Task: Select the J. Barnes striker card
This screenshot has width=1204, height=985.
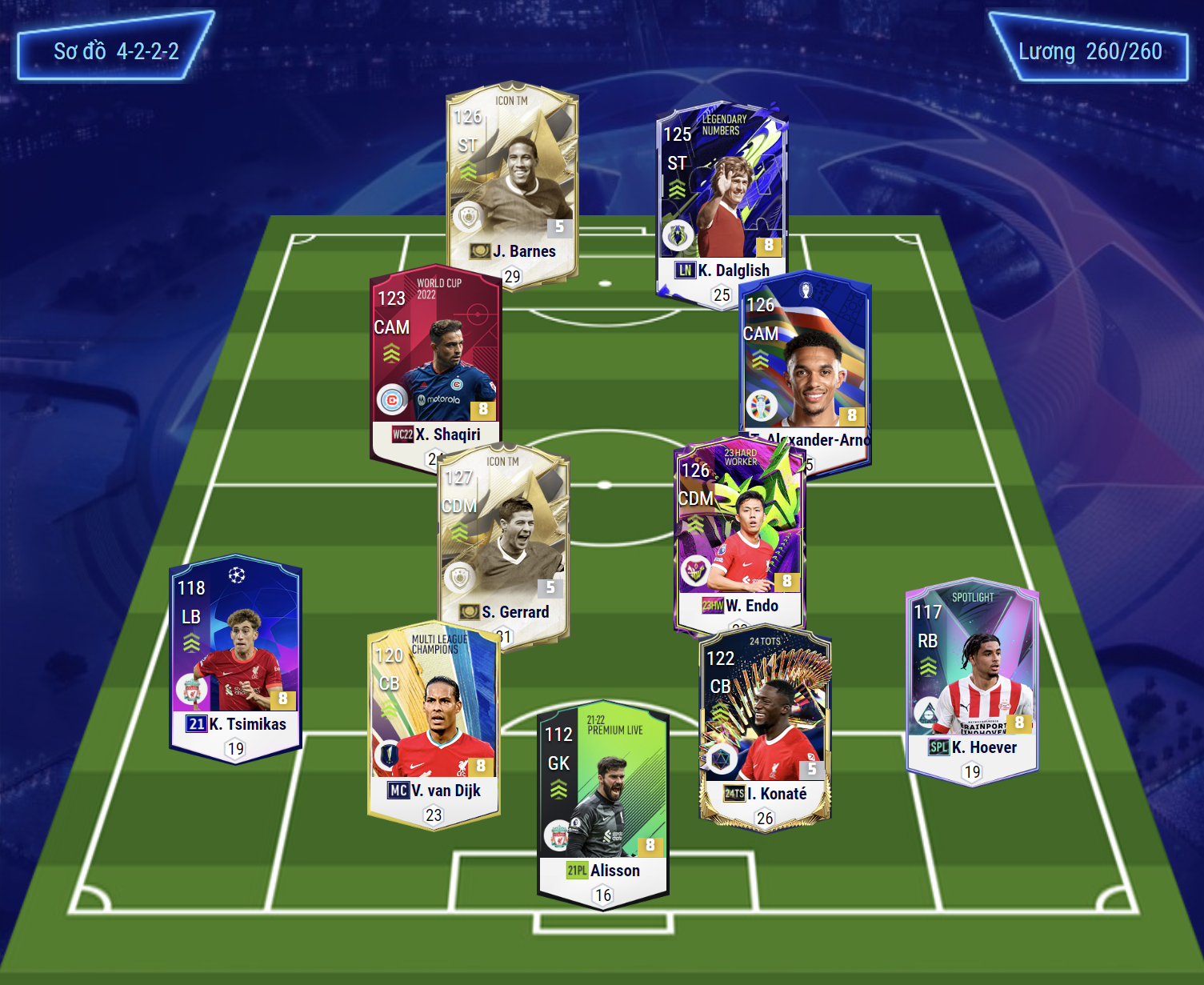Action: [512, 184]
